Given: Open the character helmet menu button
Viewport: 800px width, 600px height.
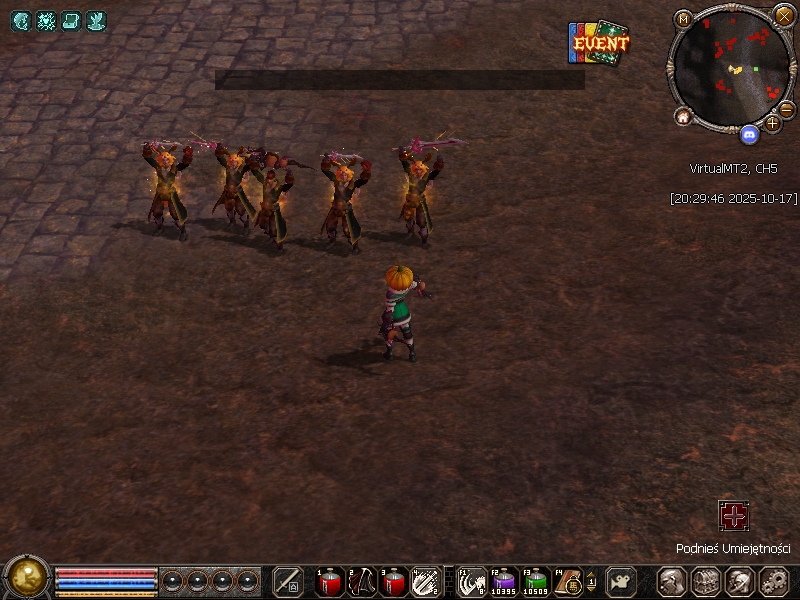Looking at the screenshot, I should coord(671,581).
